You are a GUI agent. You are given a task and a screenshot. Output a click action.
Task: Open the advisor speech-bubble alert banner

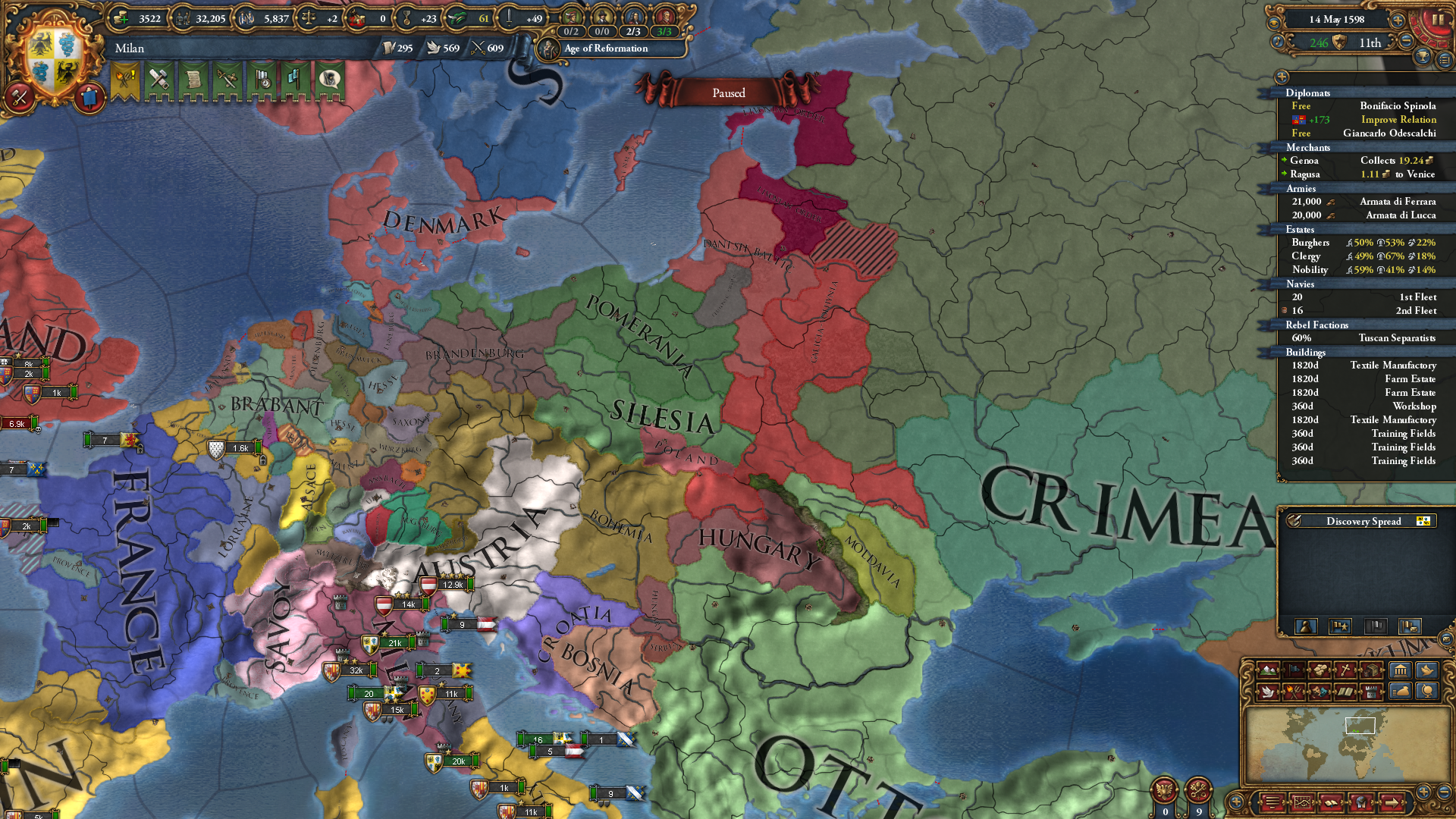330,80
